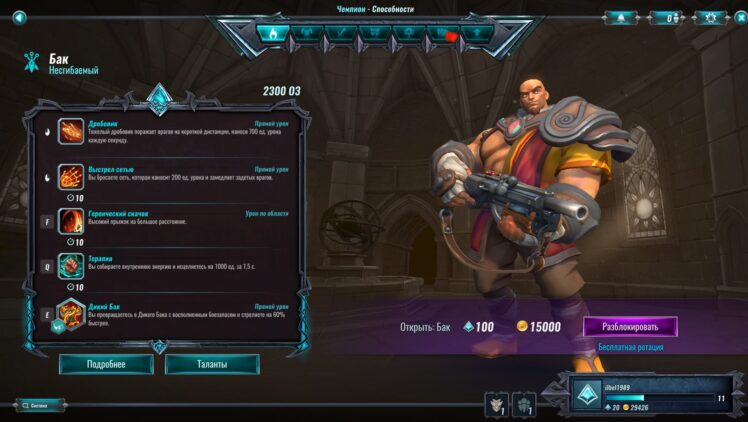Click the Бесплатная ротация free rotation link
The width and height of the screenshot is (748, 422).
[629, 348]
